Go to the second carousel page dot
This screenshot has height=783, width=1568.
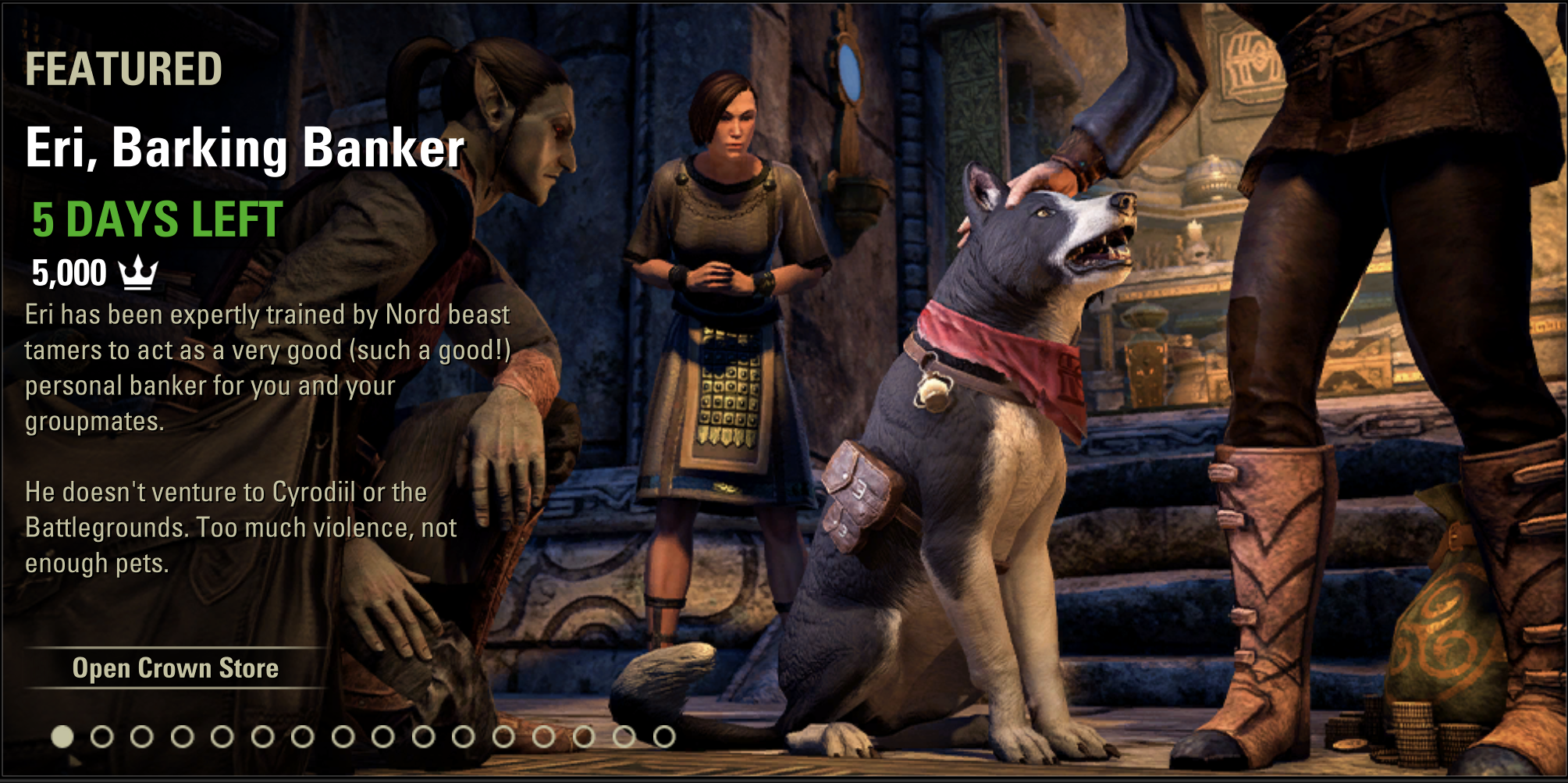[102, 736]
